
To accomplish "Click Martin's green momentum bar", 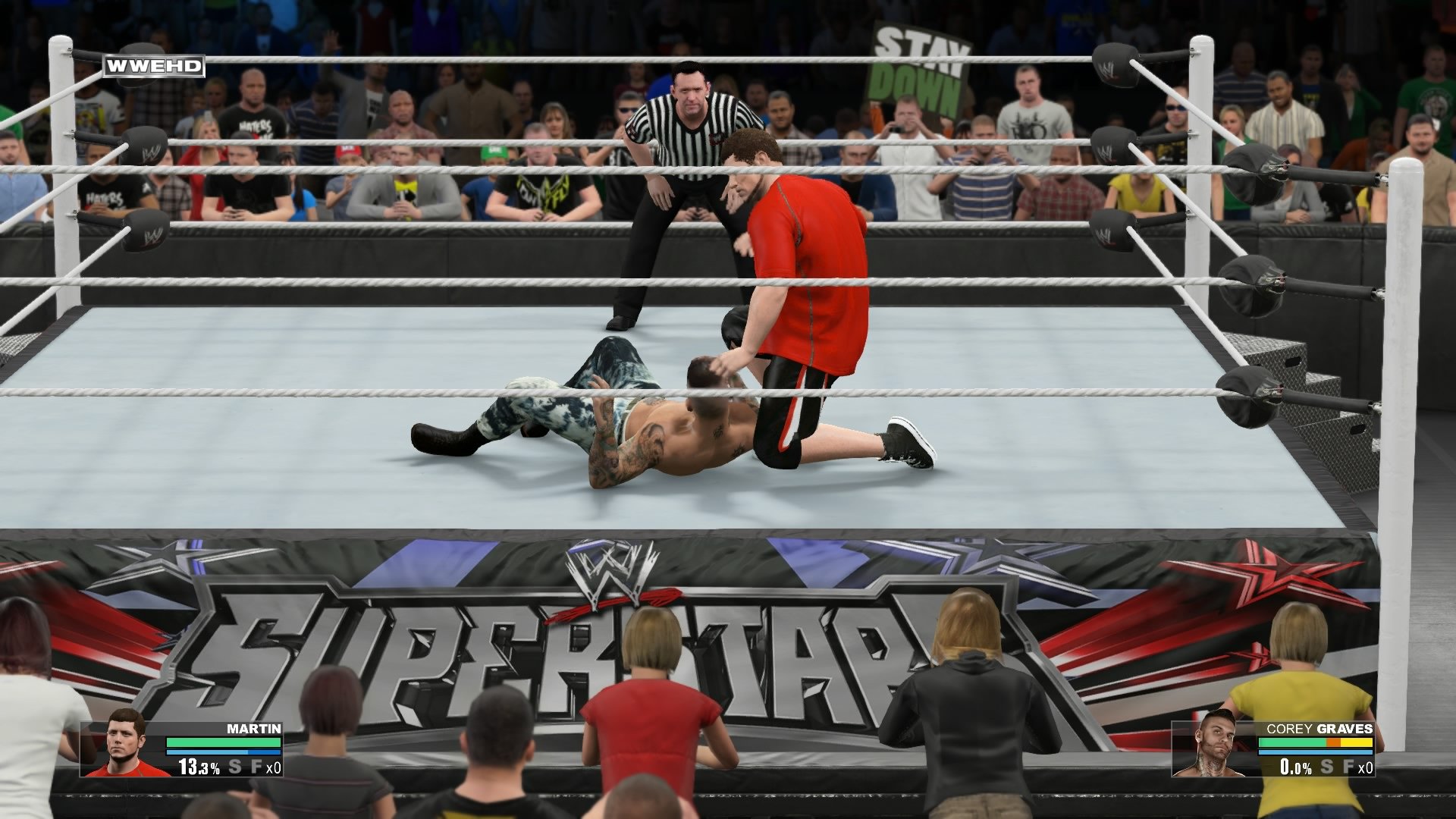I will pyautogui.click(x=224, y=742).
